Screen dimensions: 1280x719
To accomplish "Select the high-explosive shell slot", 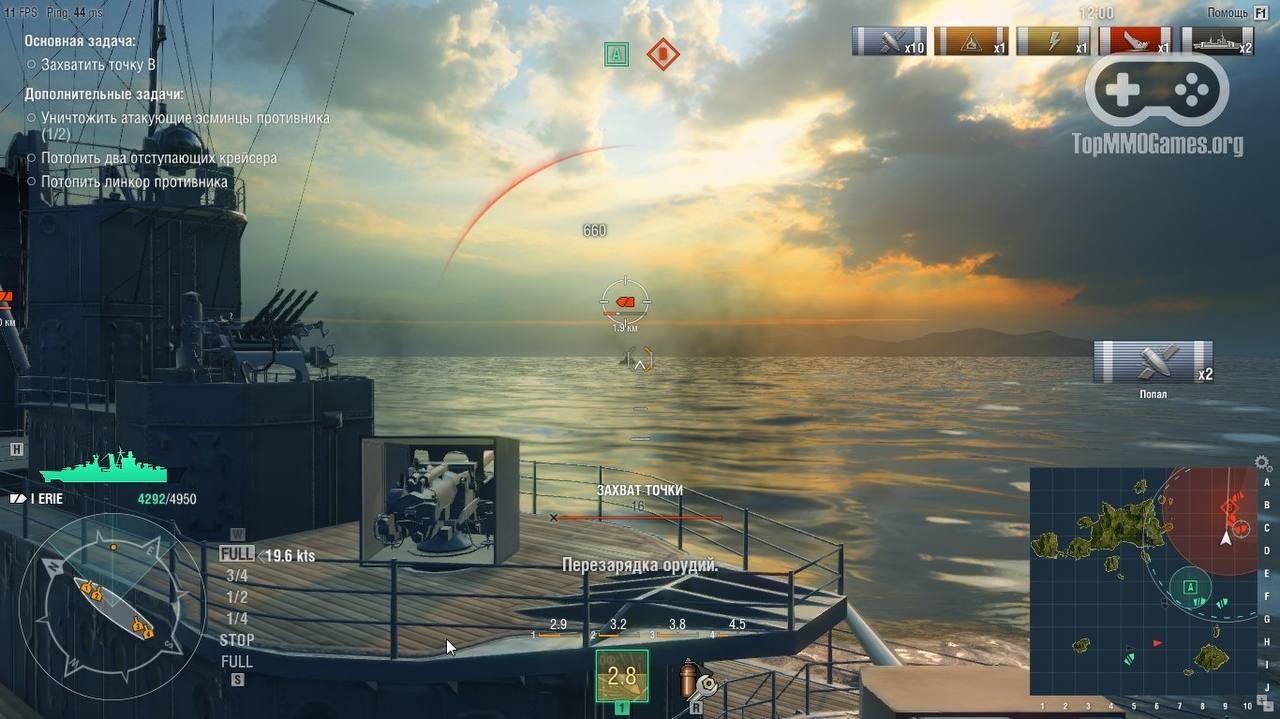I will (621, 676).
